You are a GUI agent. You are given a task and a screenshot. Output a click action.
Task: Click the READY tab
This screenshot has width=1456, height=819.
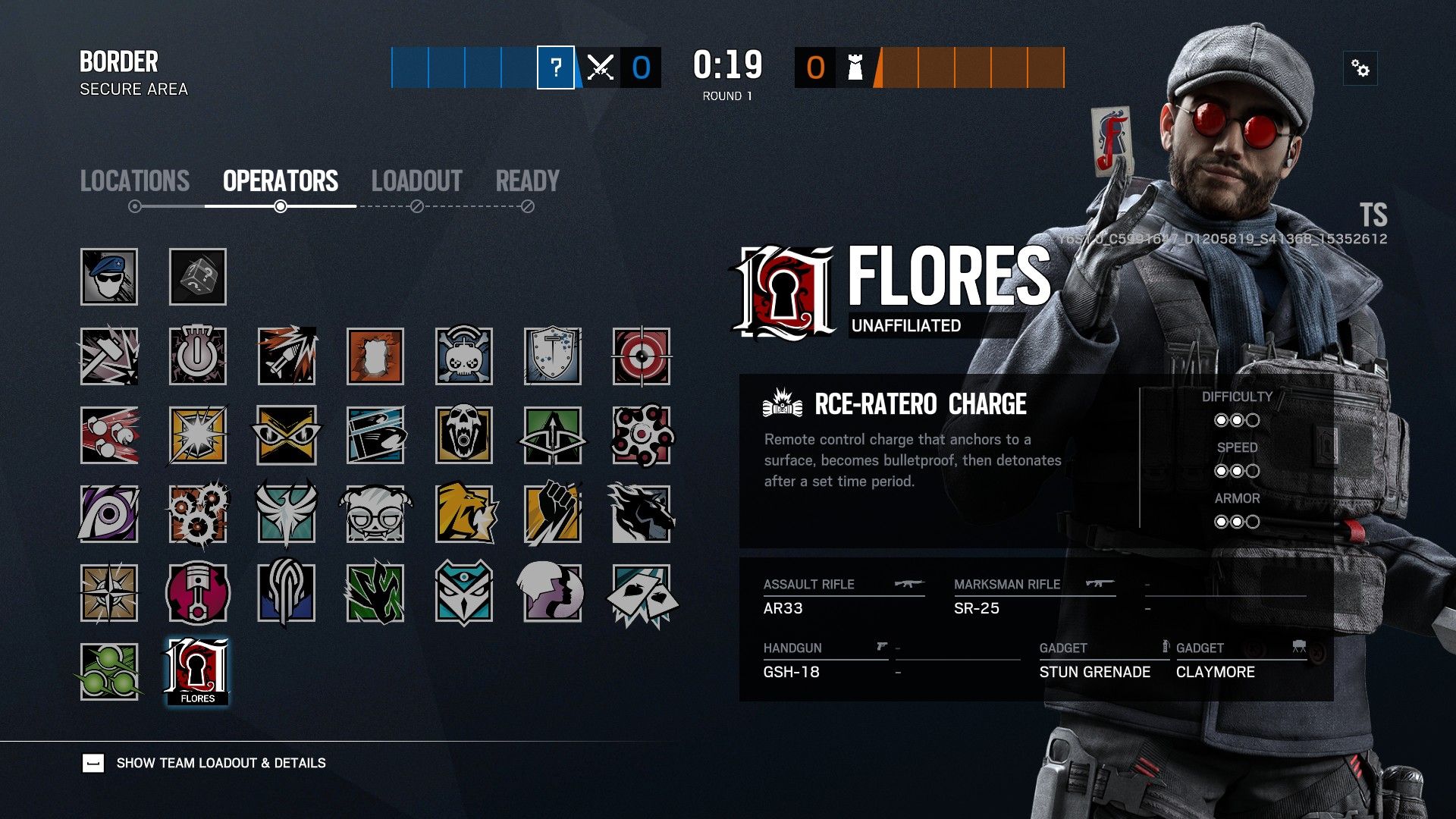(527, 180)
